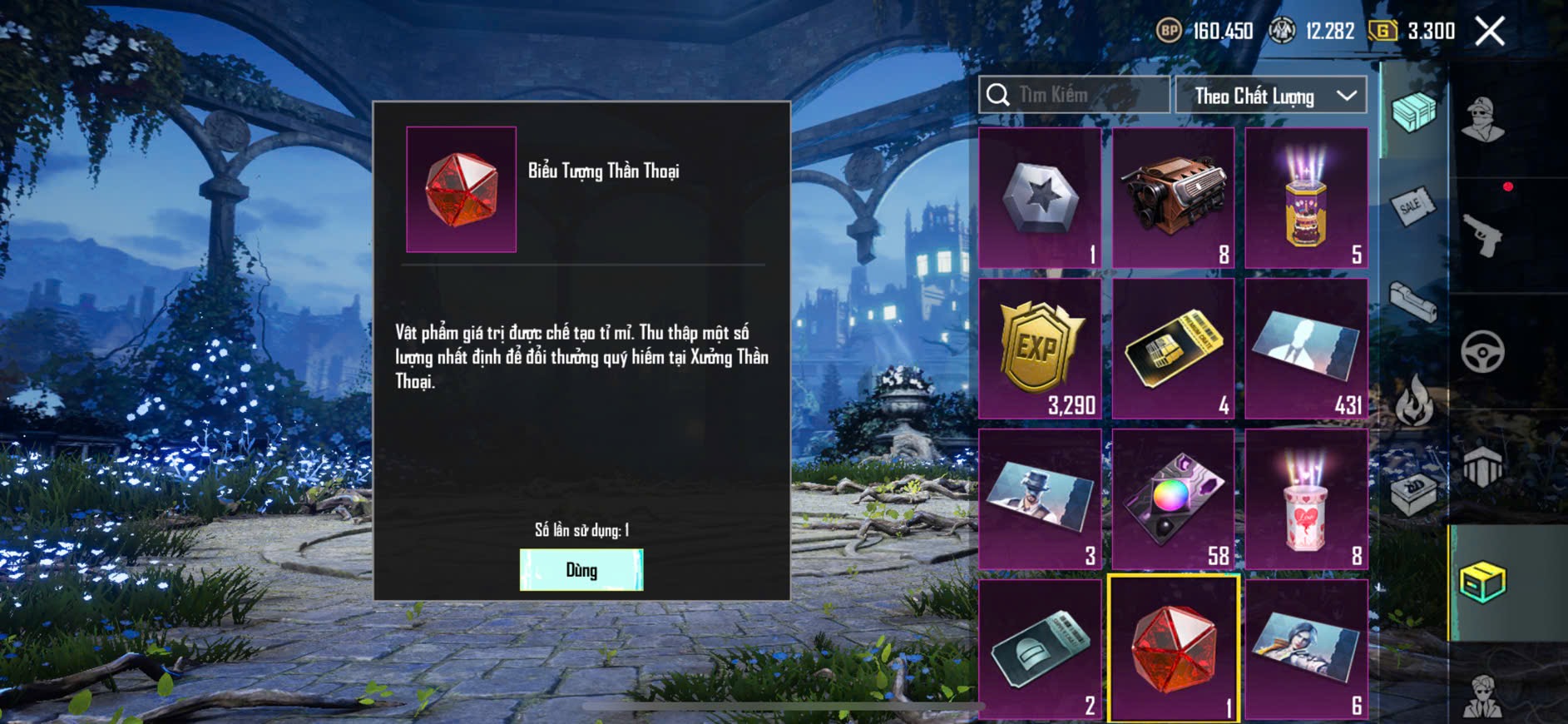Select the gold EXP card slot
Image resolution: width=1568 pixels, height=724 pixels.
(x=1040, y=349)
